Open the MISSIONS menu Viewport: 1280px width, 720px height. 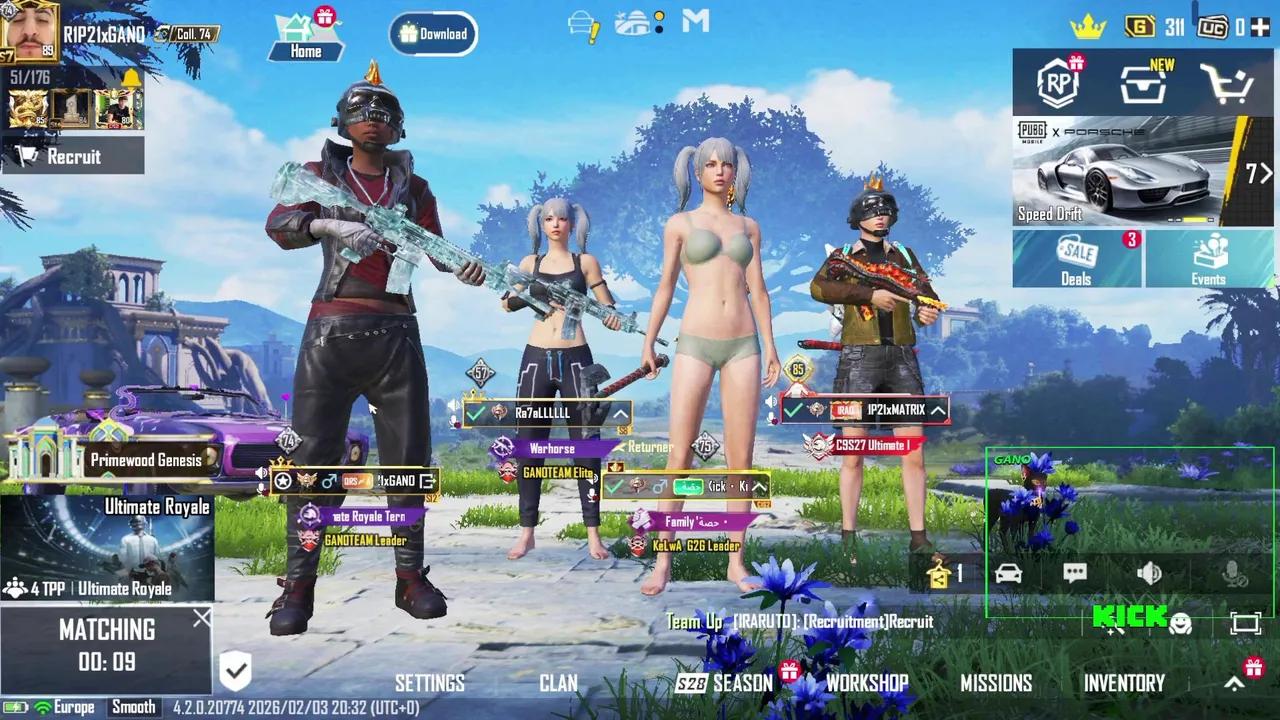pos(997,683)
